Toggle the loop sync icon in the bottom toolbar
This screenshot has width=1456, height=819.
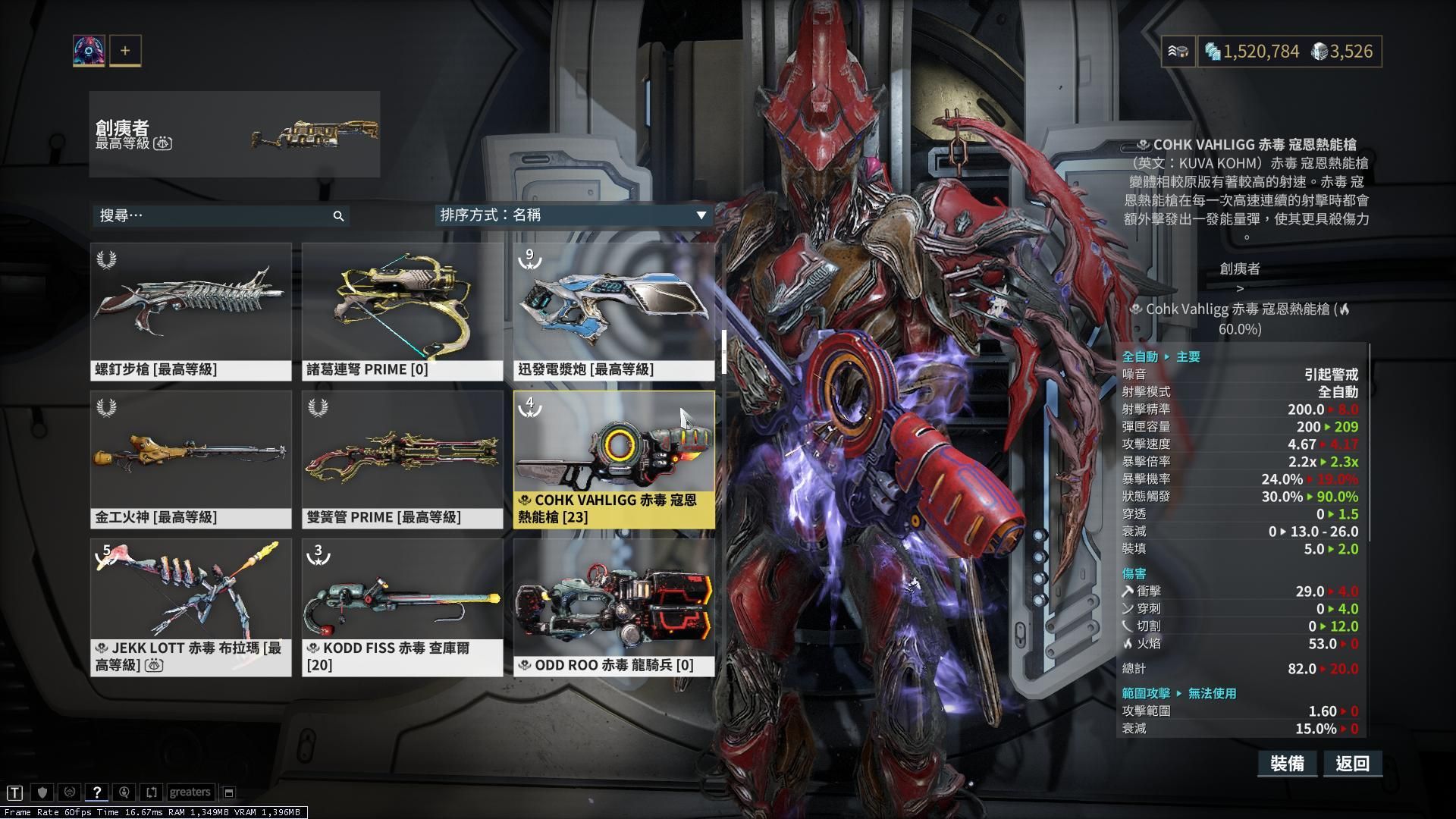pos(151,792)
